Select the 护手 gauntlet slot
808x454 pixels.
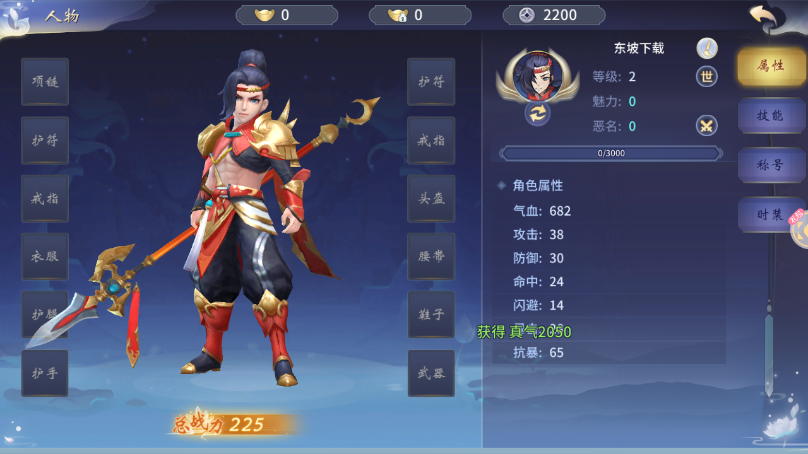tap(45, 373)
